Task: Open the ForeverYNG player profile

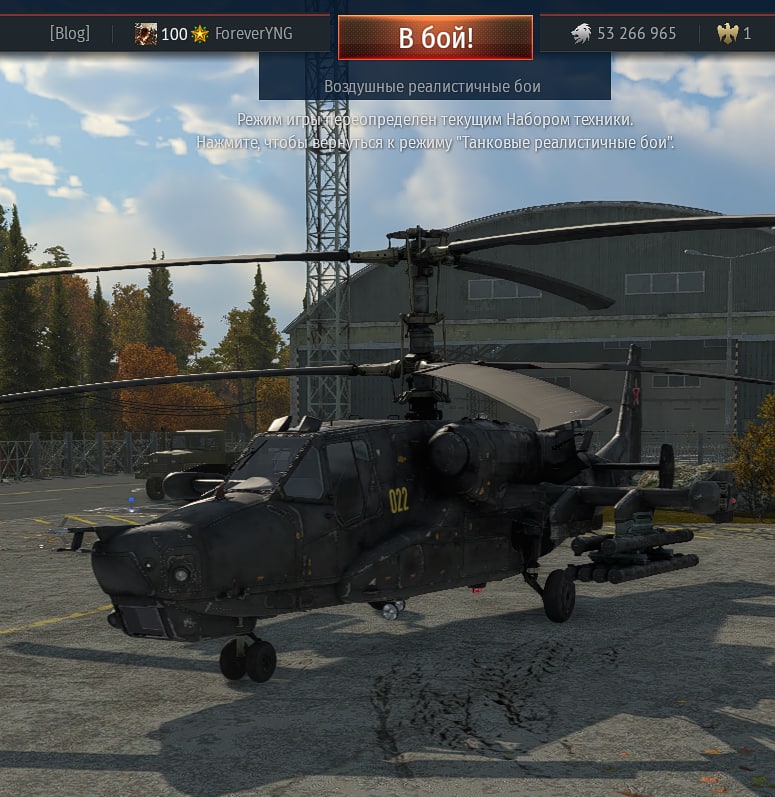Action: point(253,34)
